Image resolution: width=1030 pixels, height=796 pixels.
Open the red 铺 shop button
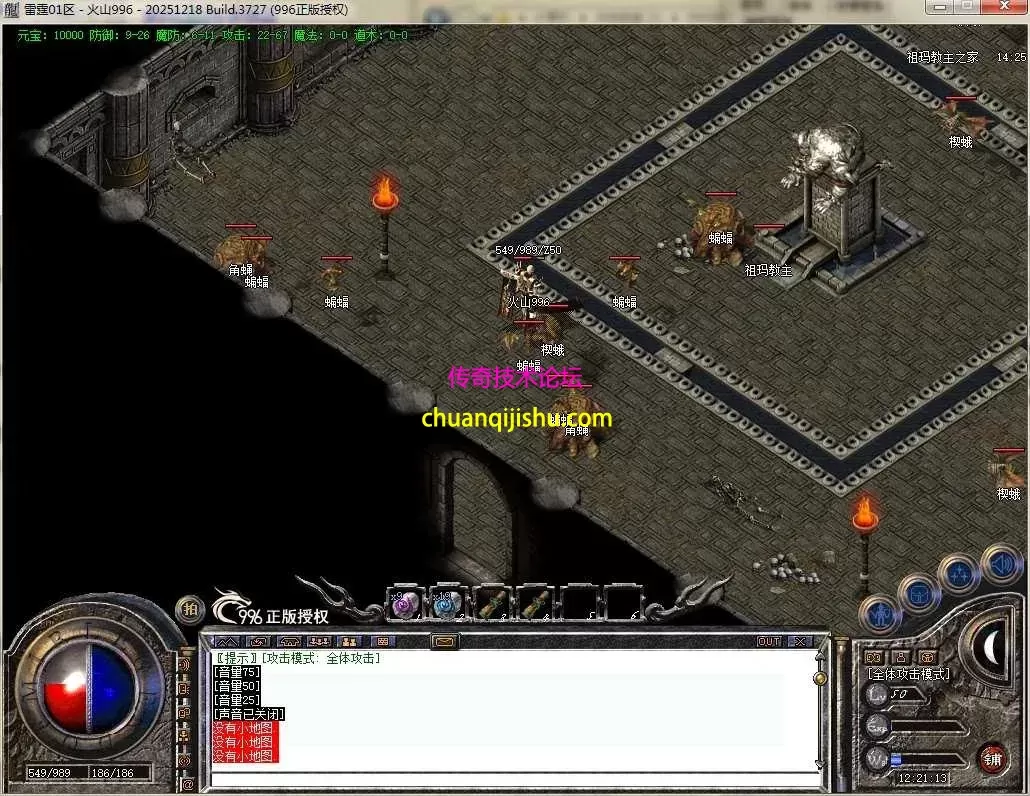pos(992,757)
